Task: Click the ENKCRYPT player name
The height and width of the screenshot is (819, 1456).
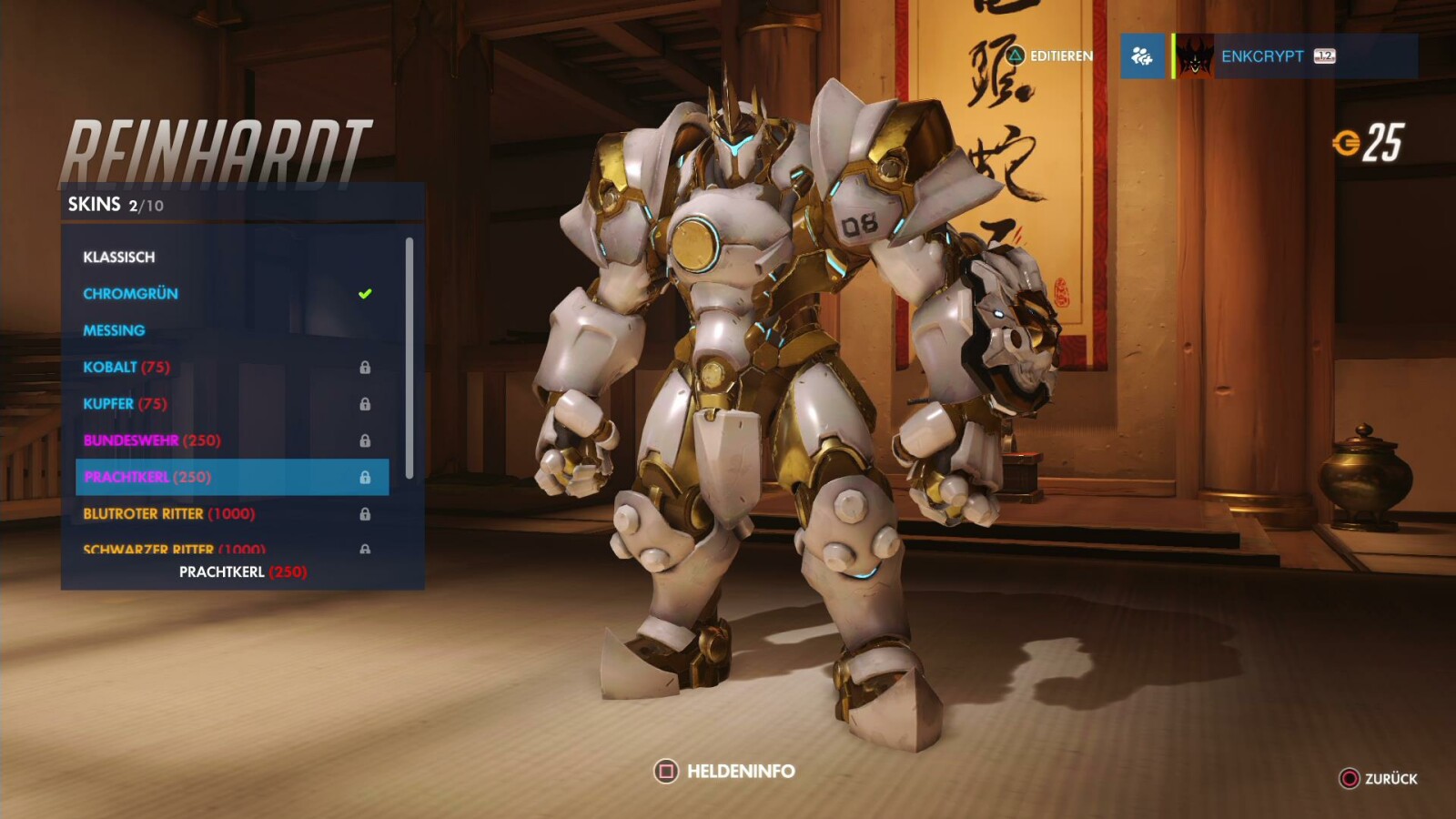Action: pos(1265,56)
